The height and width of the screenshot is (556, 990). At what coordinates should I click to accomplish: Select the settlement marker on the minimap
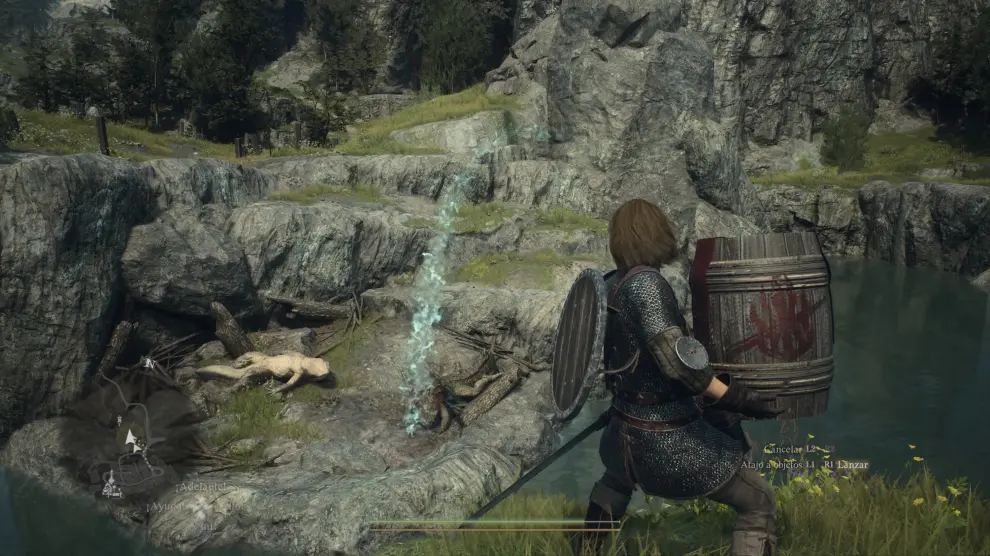tap(111, 487)
